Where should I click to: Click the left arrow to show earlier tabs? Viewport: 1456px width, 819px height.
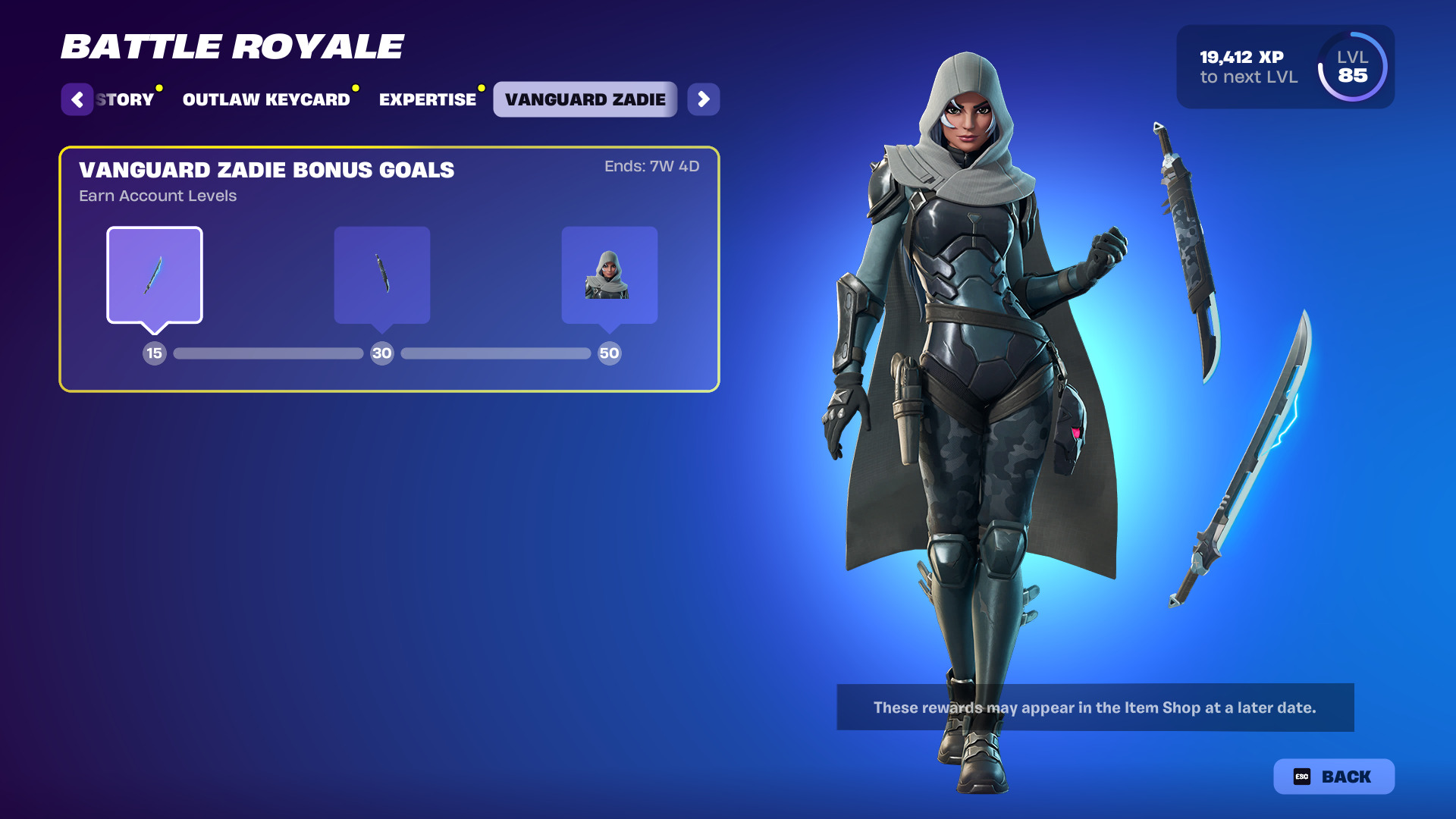pyautogui.click(x=77, y=99)
